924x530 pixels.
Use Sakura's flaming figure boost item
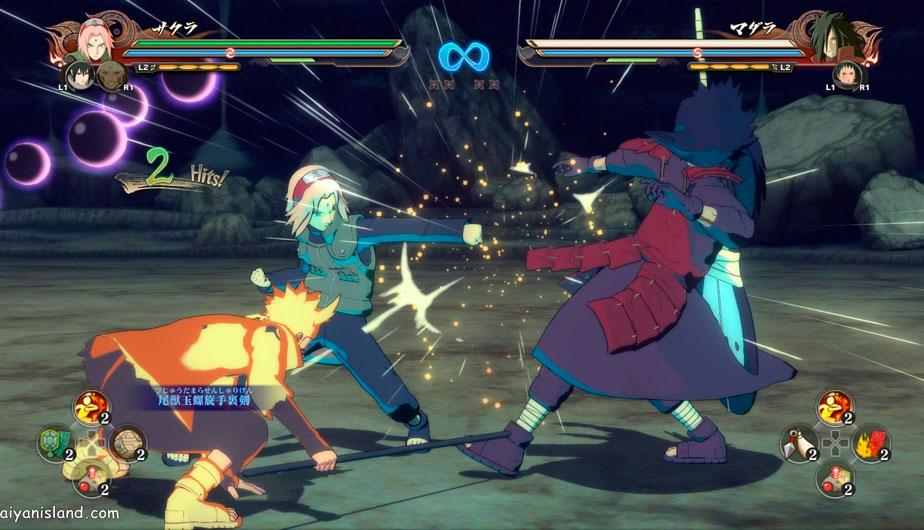coord(87,407)
